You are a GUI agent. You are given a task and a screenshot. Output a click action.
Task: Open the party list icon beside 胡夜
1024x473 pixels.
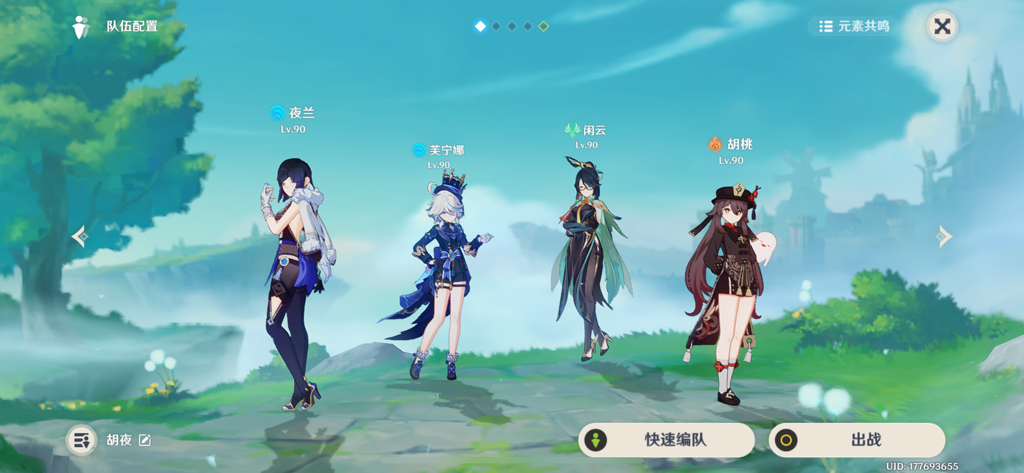(x=81, y=440)
